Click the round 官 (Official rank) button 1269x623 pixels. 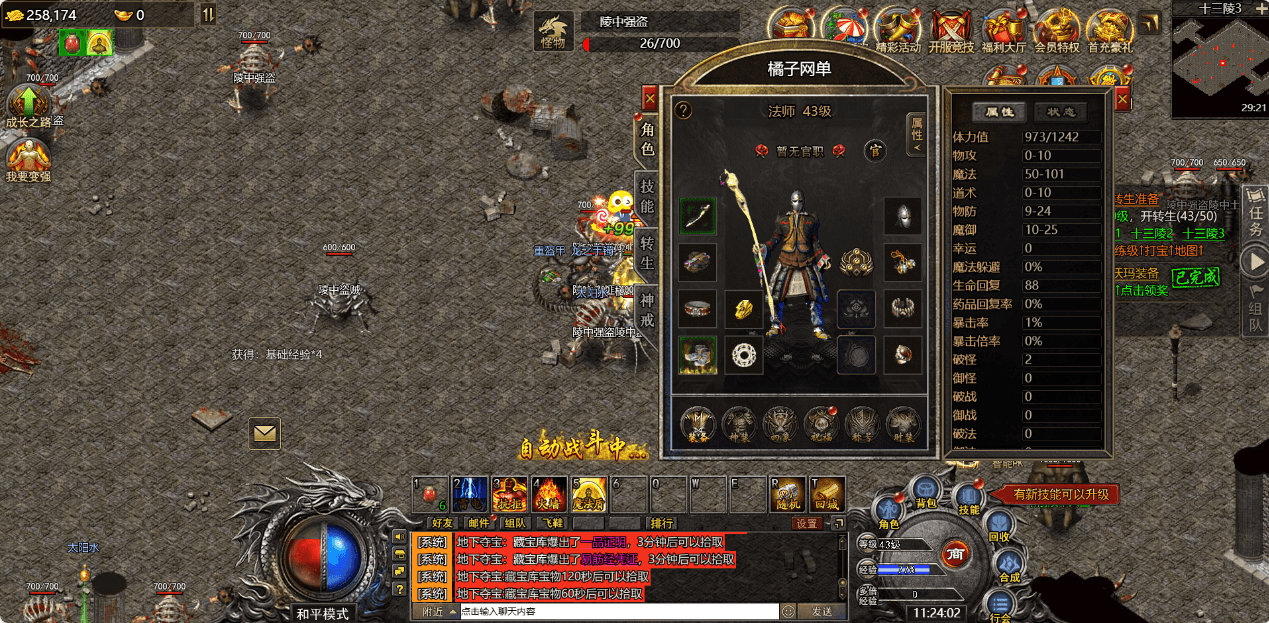coord(874,150)
